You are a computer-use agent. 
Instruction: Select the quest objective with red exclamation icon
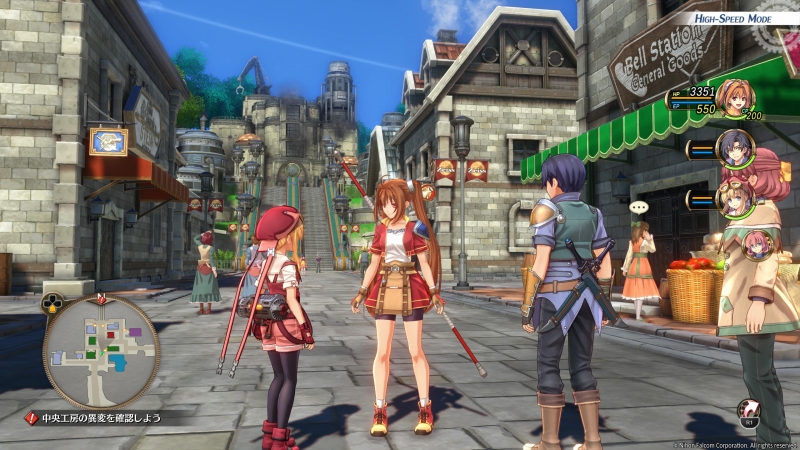[x=97, y=418]
